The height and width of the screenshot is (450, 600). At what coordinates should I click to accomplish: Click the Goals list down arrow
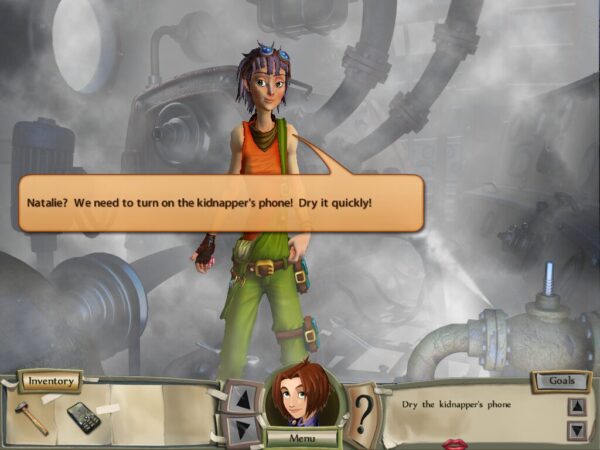tap(577, 430)
